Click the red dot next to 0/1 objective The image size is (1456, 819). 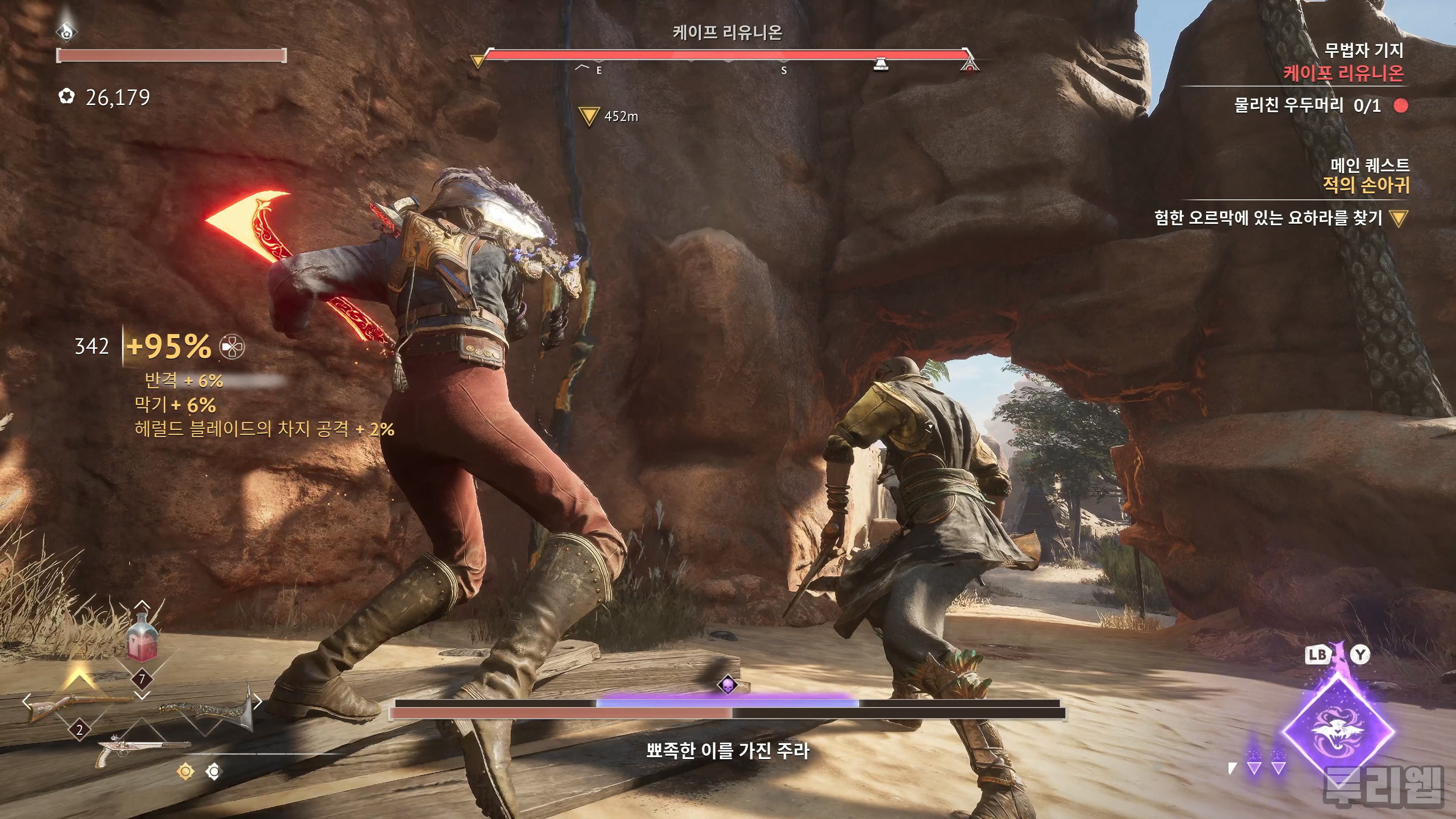(x=1401, y=106)
